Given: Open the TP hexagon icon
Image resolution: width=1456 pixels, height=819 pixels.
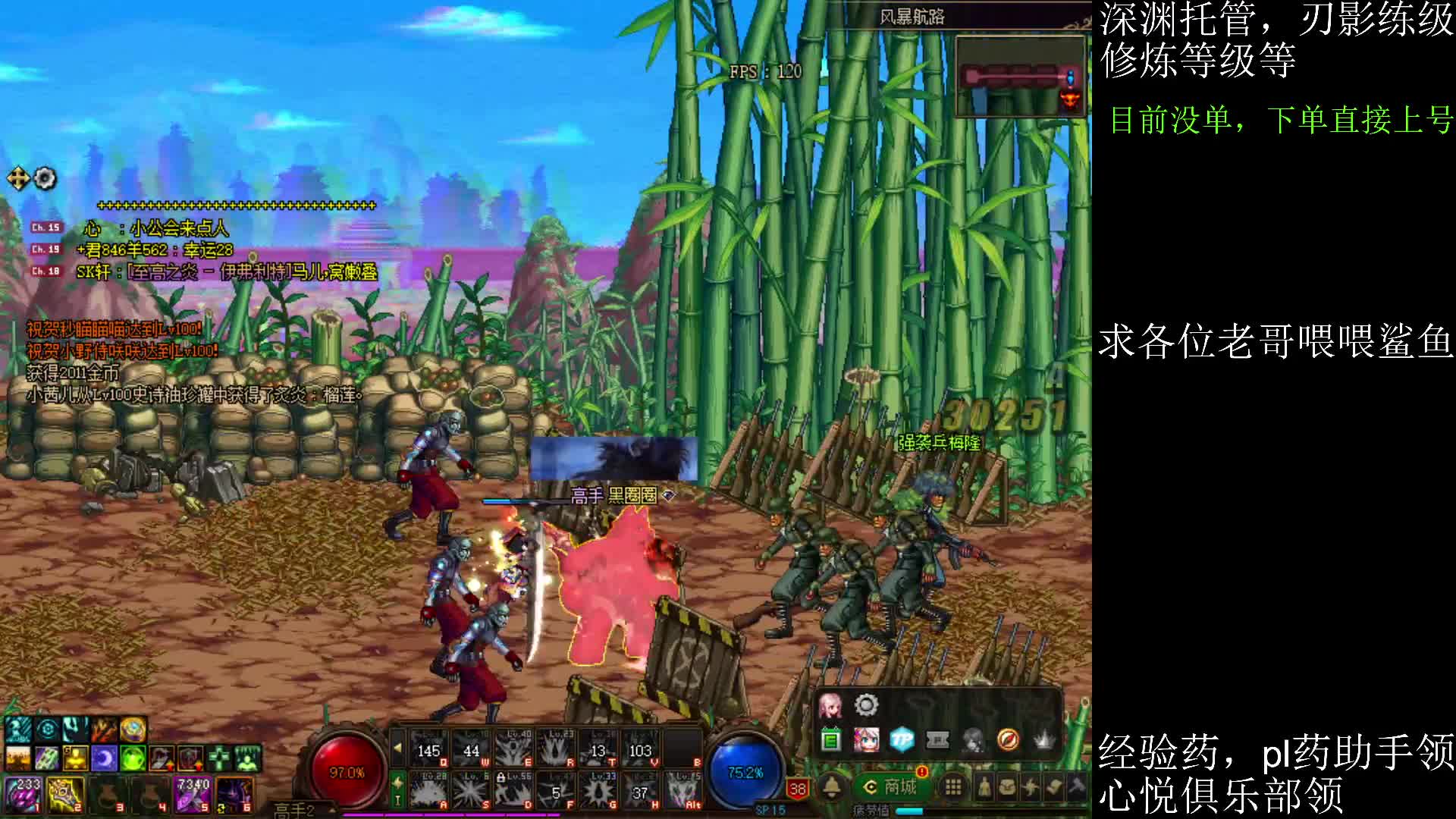Looking at the screenshot, I should pyautogui.click(x=902, y=740).
